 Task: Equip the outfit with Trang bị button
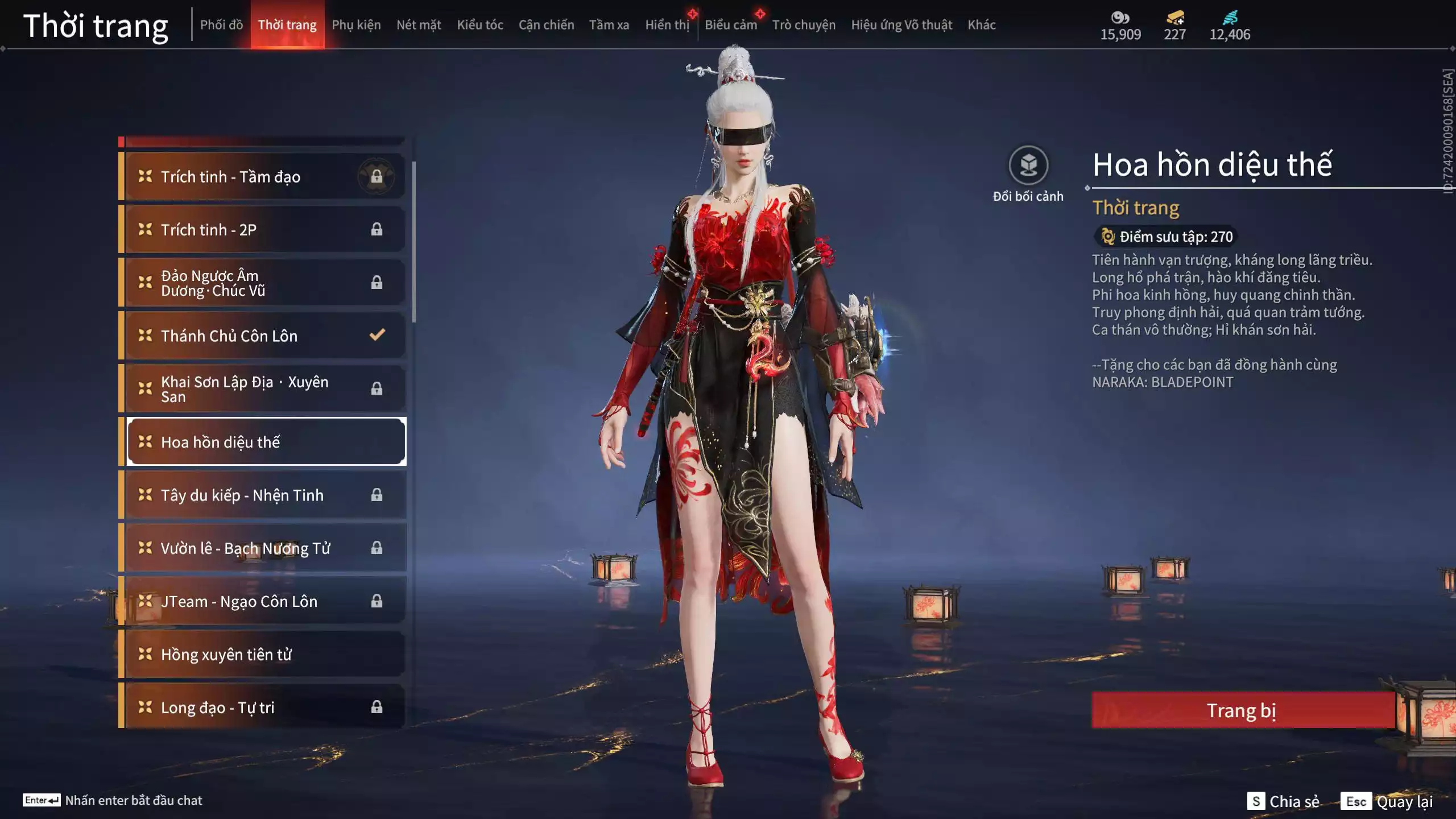1242,710
